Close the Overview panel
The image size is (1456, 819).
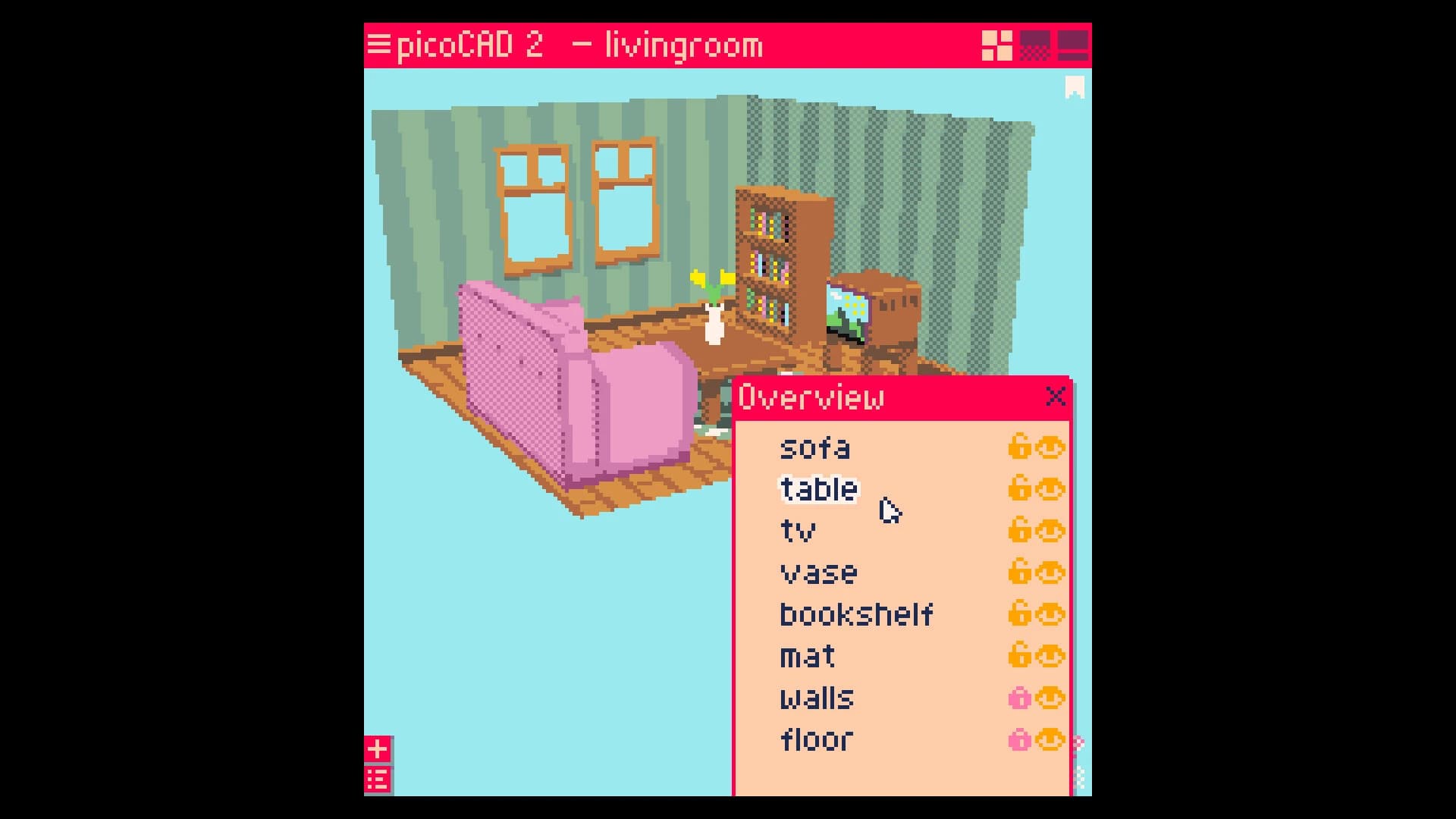[1056, 396]
